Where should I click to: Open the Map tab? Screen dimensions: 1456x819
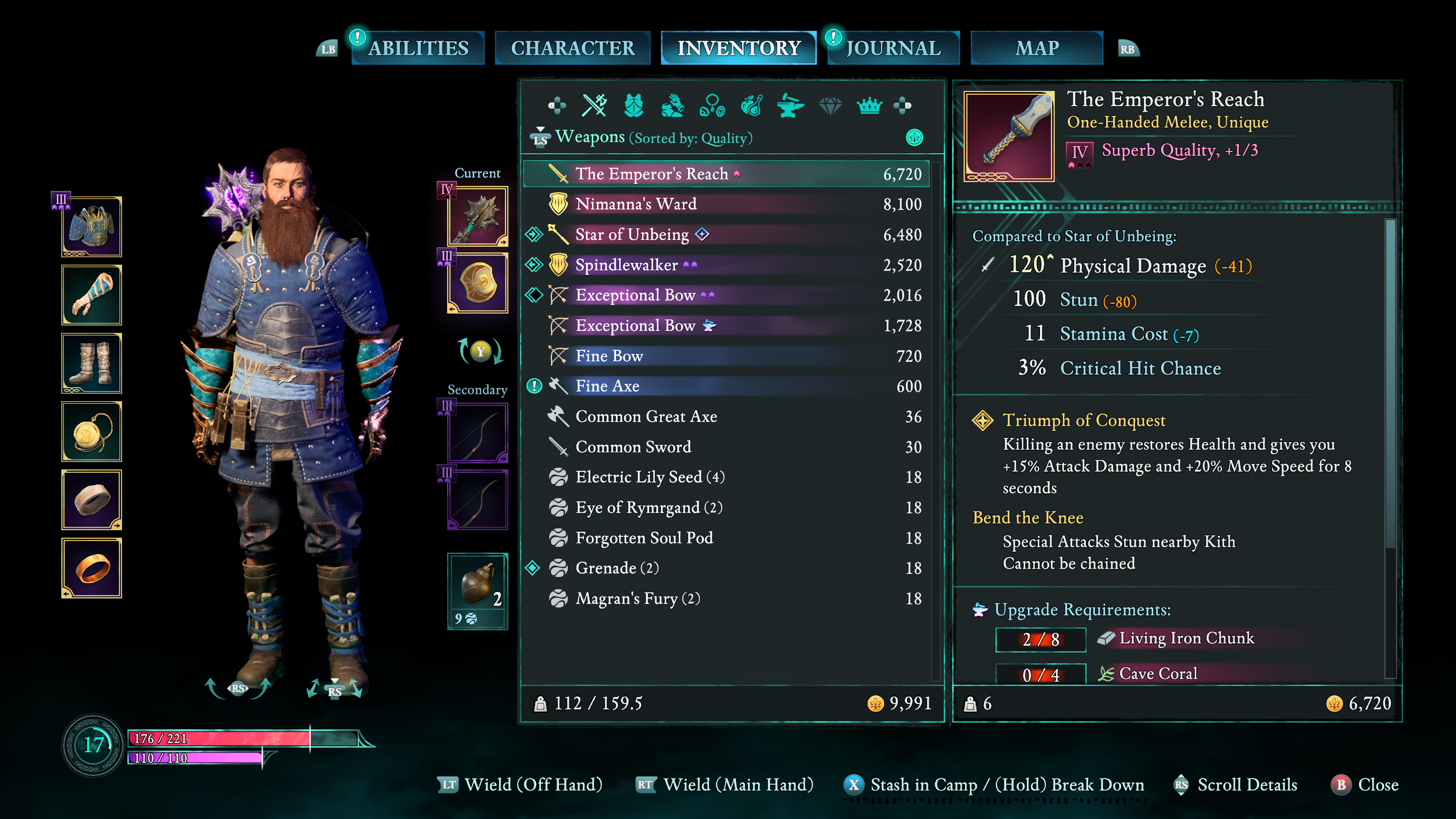pos(1036,48)
